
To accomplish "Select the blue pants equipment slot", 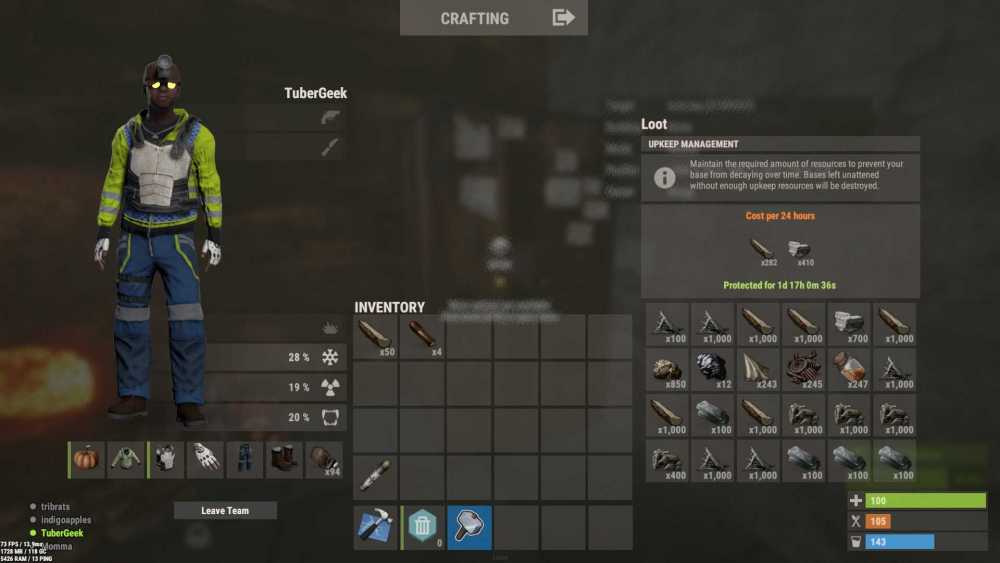I will [x=245, y=460].
